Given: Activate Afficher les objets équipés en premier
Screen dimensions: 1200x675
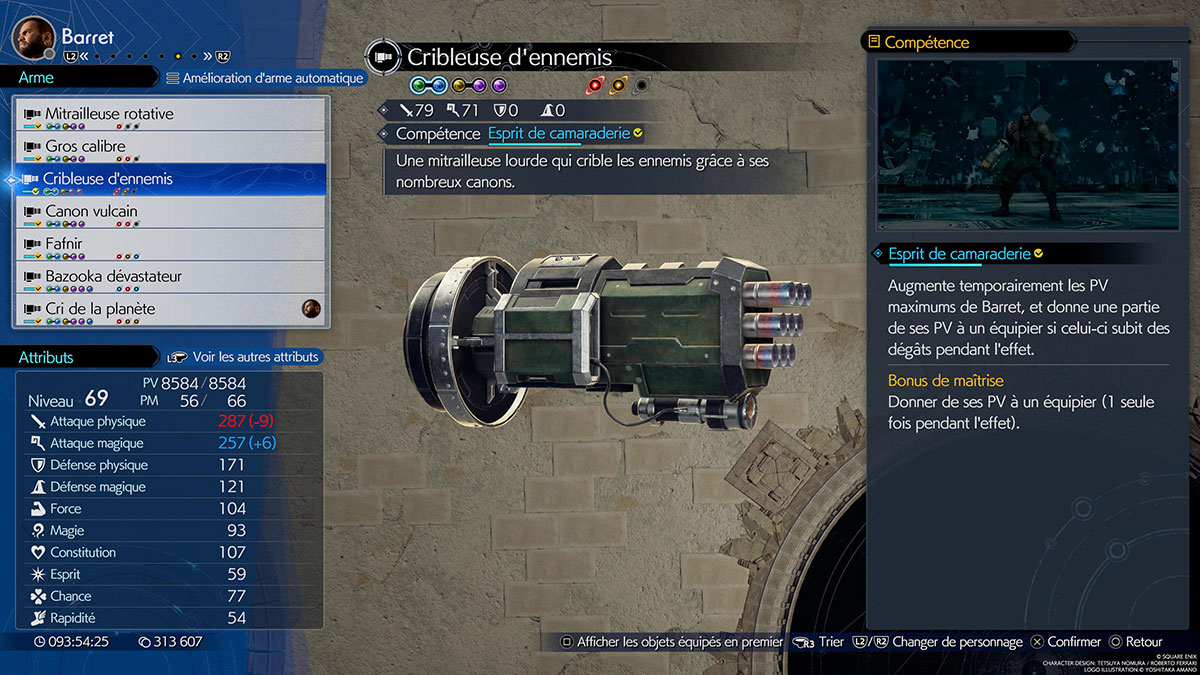Looking at the screenshot, I should (x=671, y=642).
